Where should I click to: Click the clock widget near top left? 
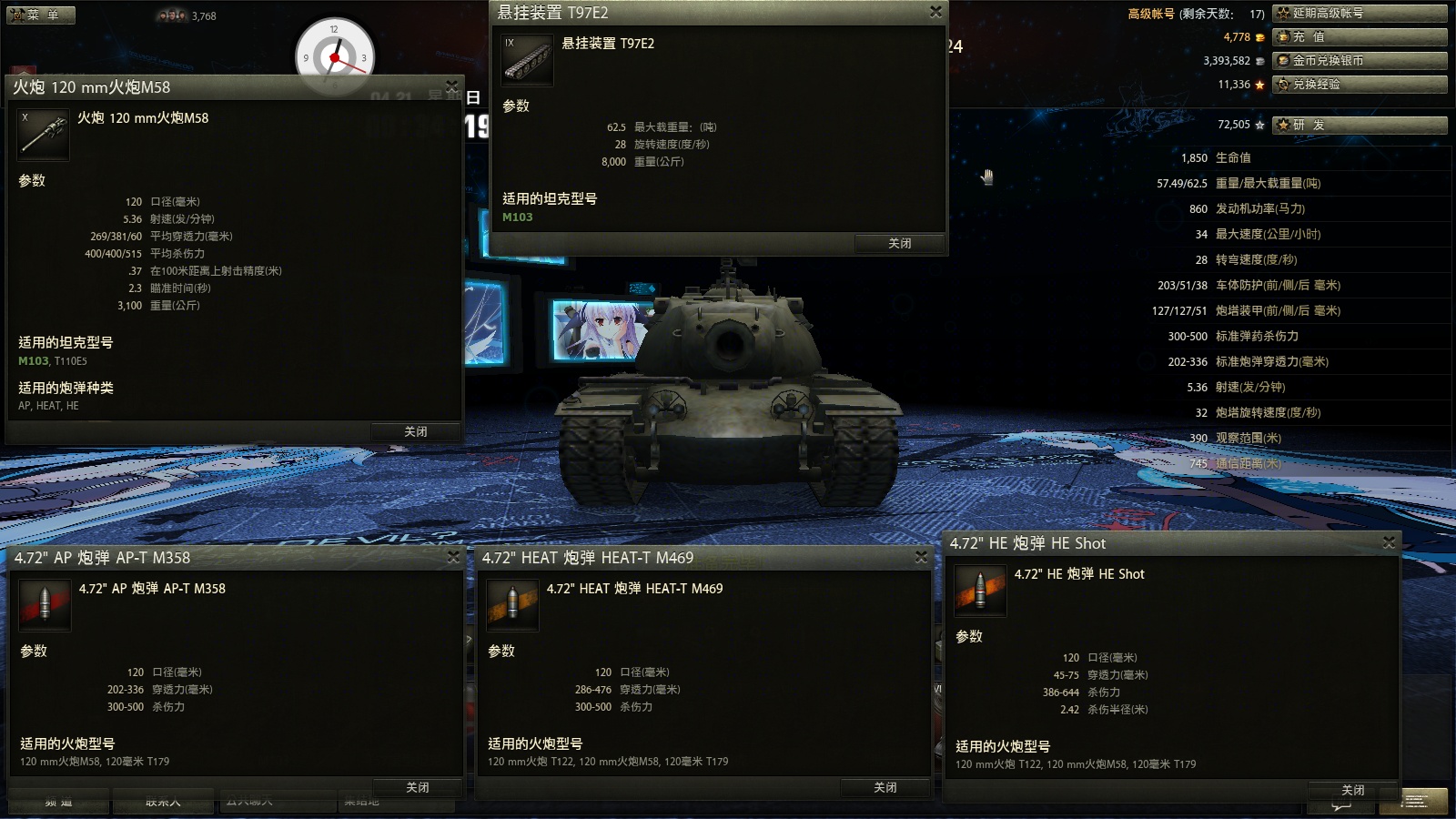coord(336,56)
